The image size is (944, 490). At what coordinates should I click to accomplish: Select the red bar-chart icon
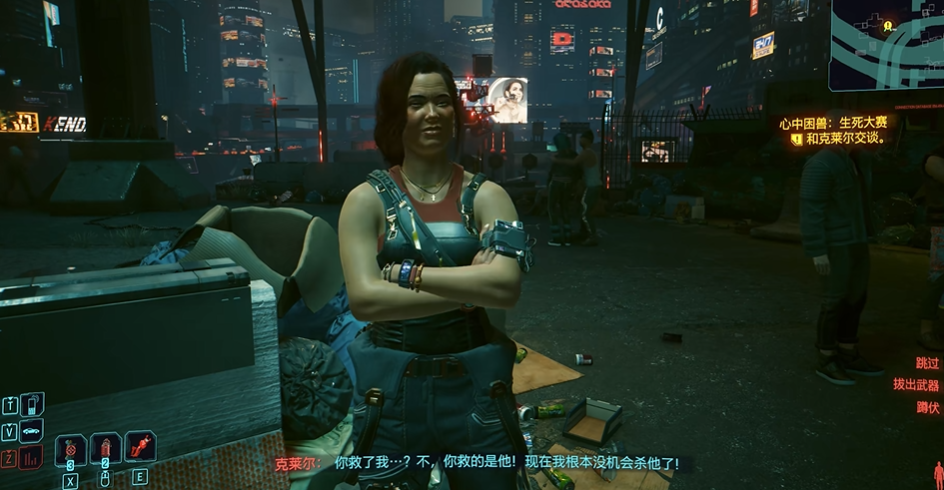(x=32, y=458)
